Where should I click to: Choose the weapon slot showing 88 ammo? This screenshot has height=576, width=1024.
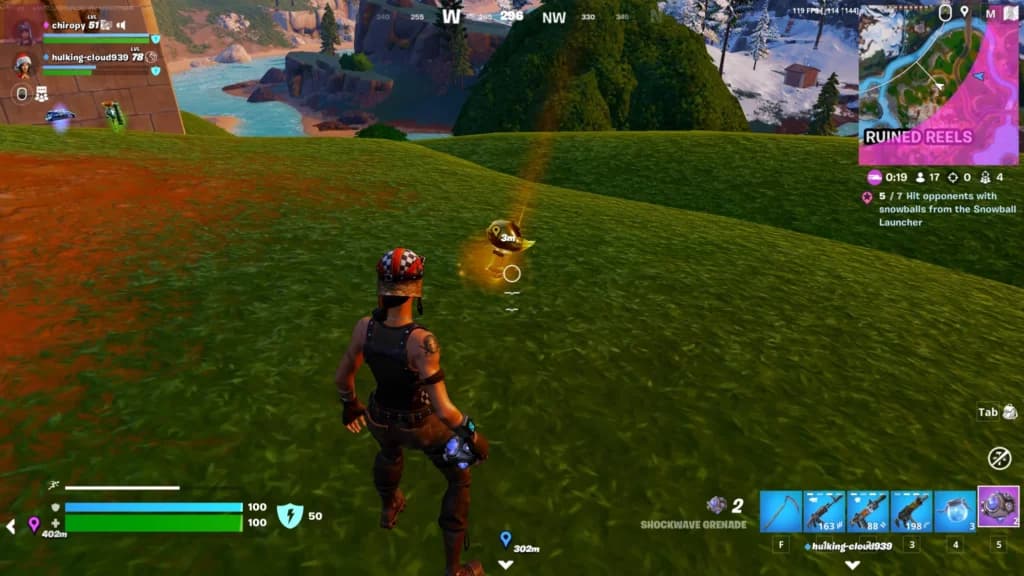(x=868, y=511)
